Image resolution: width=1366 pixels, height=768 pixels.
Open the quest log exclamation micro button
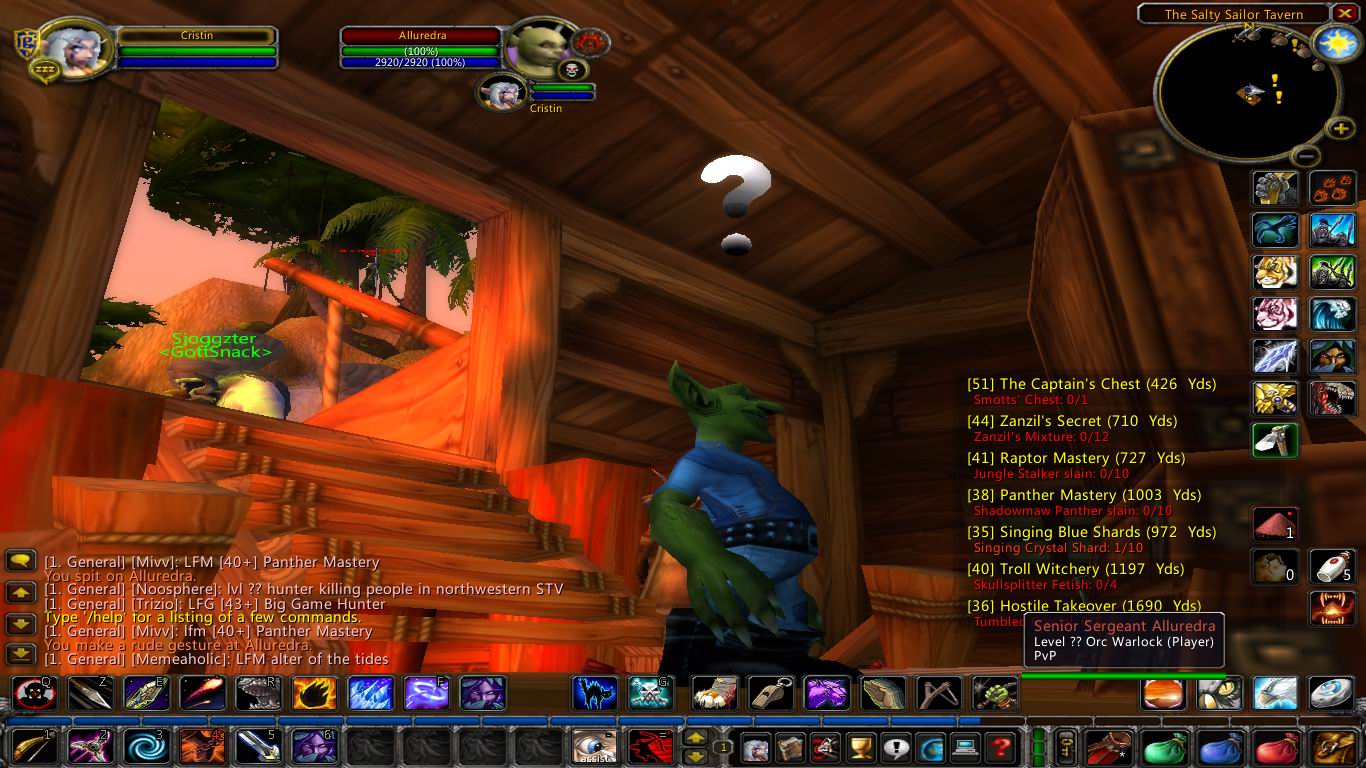(x=897, y=748)
